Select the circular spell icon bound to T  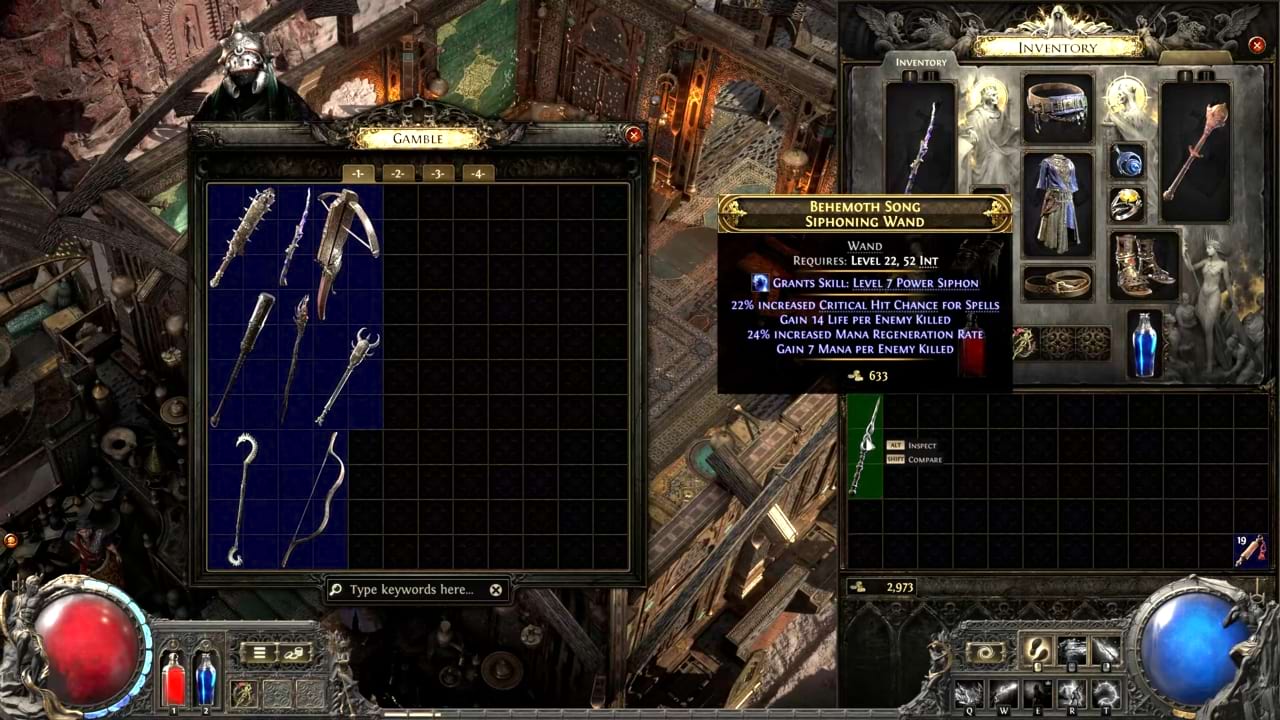coord(1105,694)
